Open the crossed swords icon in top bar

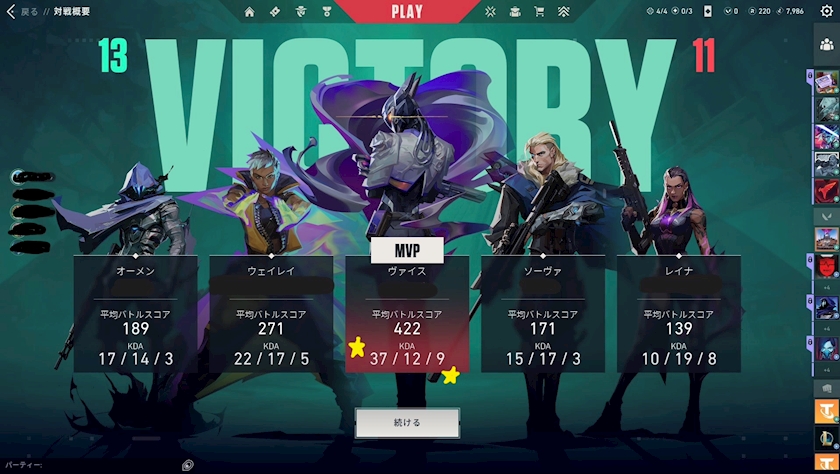coord(490,12)
